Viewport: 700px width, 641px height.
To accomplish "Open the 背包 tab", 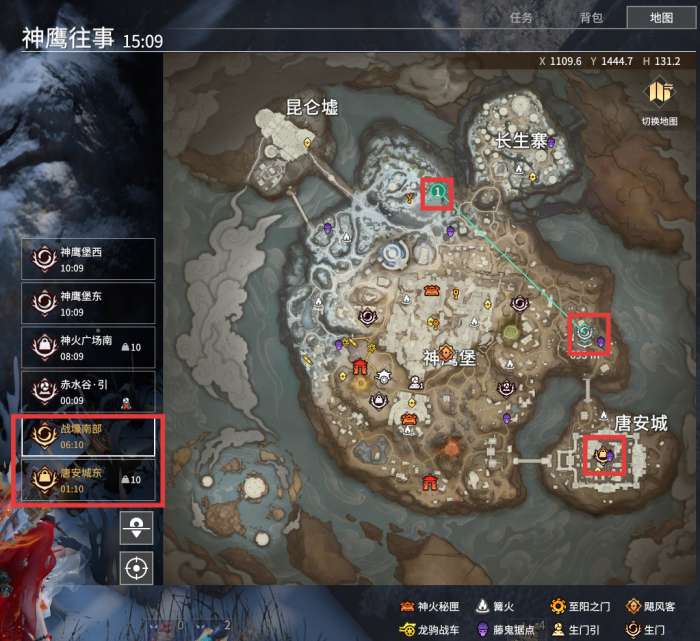I will [x=591, y=17].
